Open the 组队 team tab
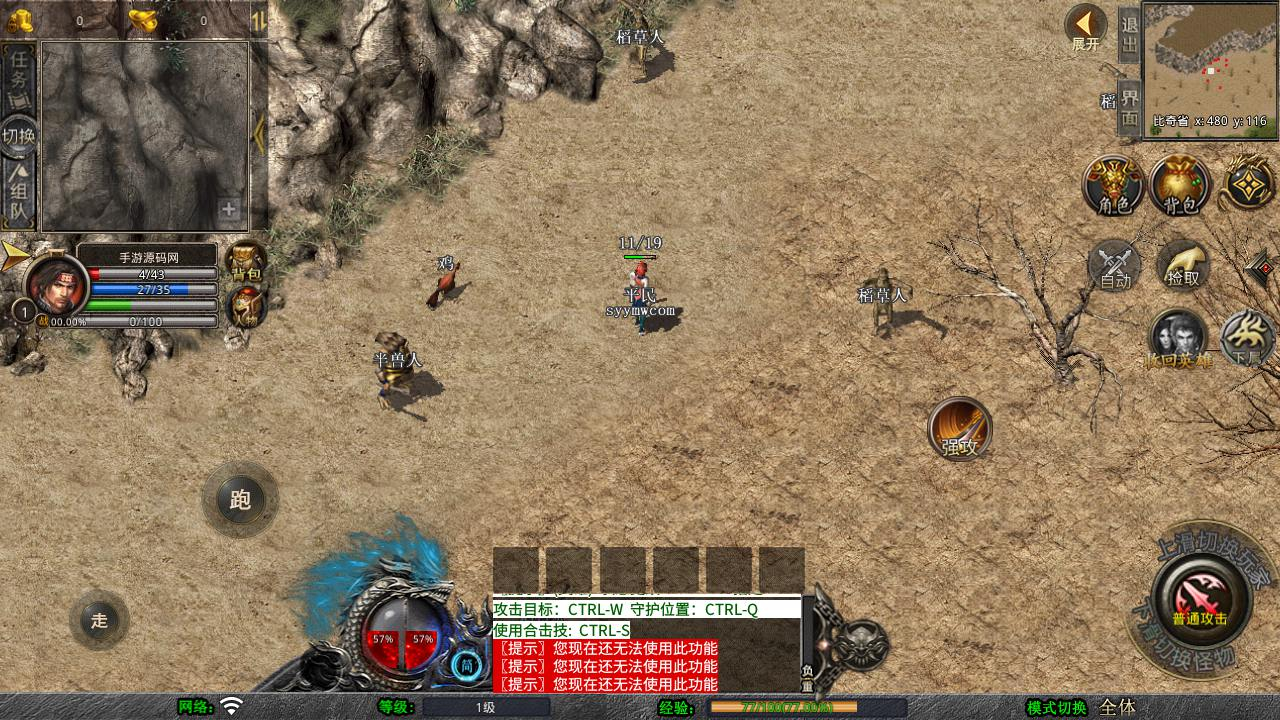 pyautogui.click(x=19, y=195)
